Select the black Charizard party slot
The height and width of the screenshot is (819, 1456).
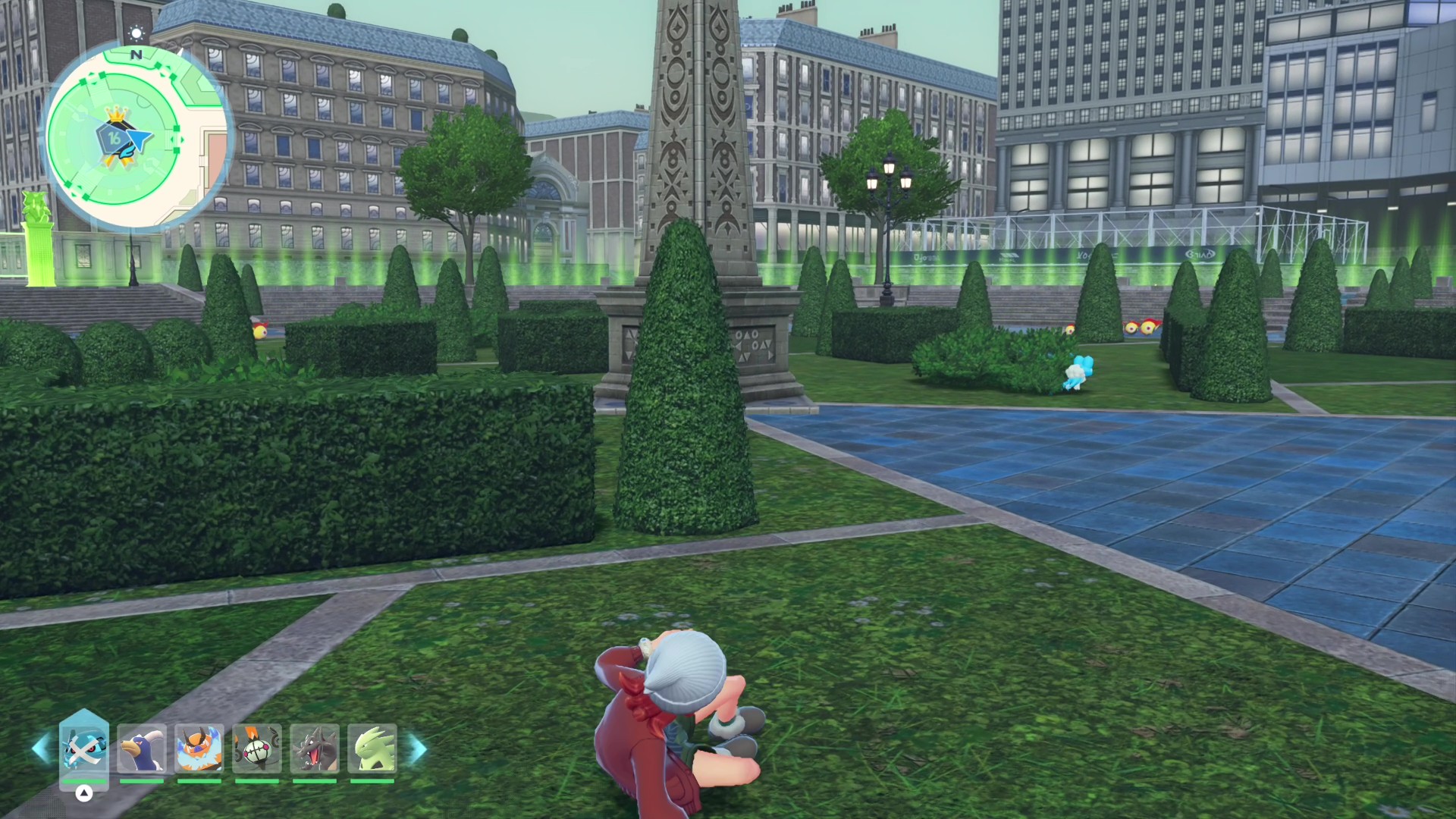[314, 748]
